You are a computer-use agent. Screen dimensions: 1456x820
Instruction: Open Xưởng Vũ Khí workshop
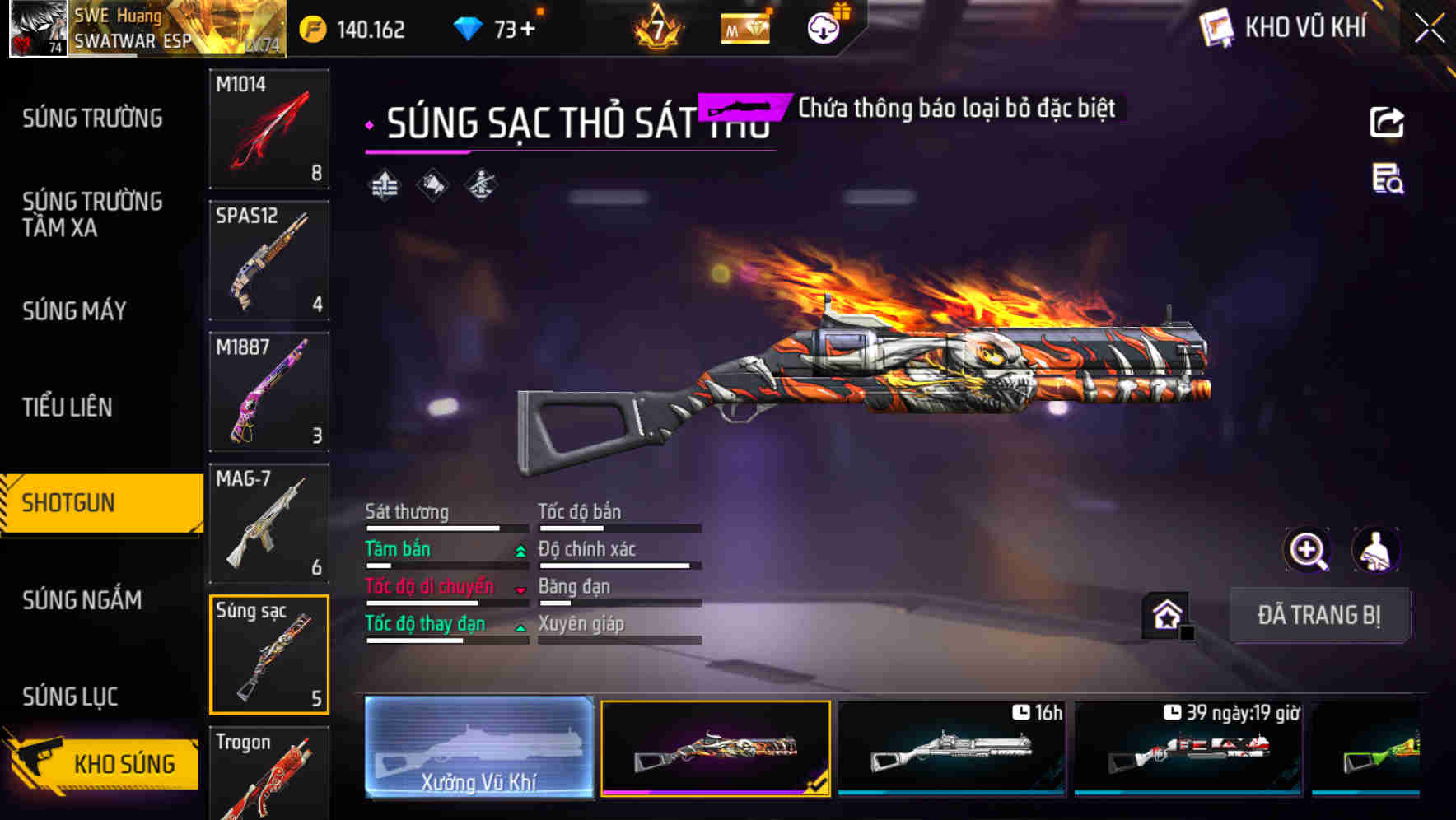(x=478, y=748)
